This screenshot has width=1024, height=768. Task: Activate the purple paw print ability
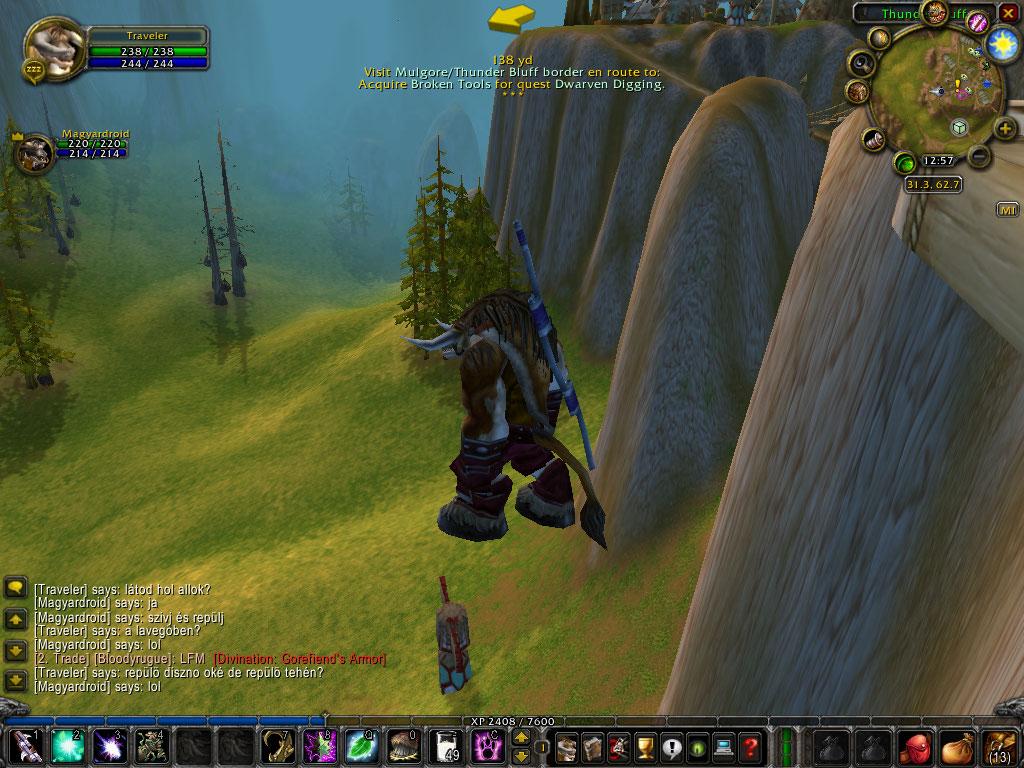pyautogui.click(x=486, y=747)
